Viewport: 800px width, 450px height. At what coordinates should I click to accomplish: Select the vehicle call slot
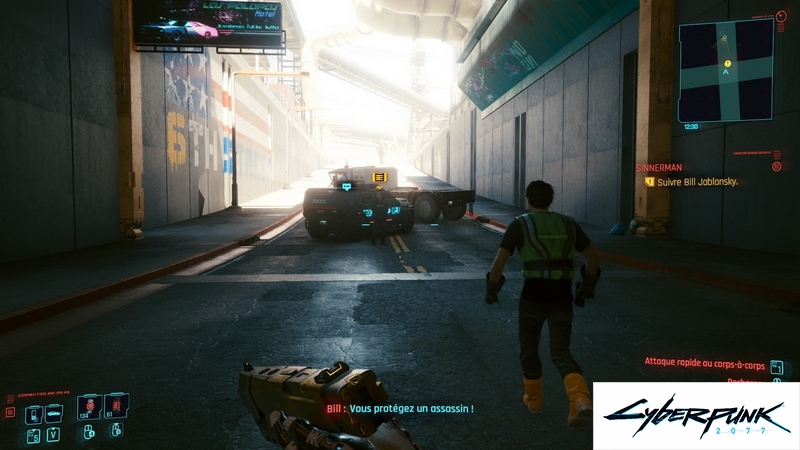click(54, 413)
